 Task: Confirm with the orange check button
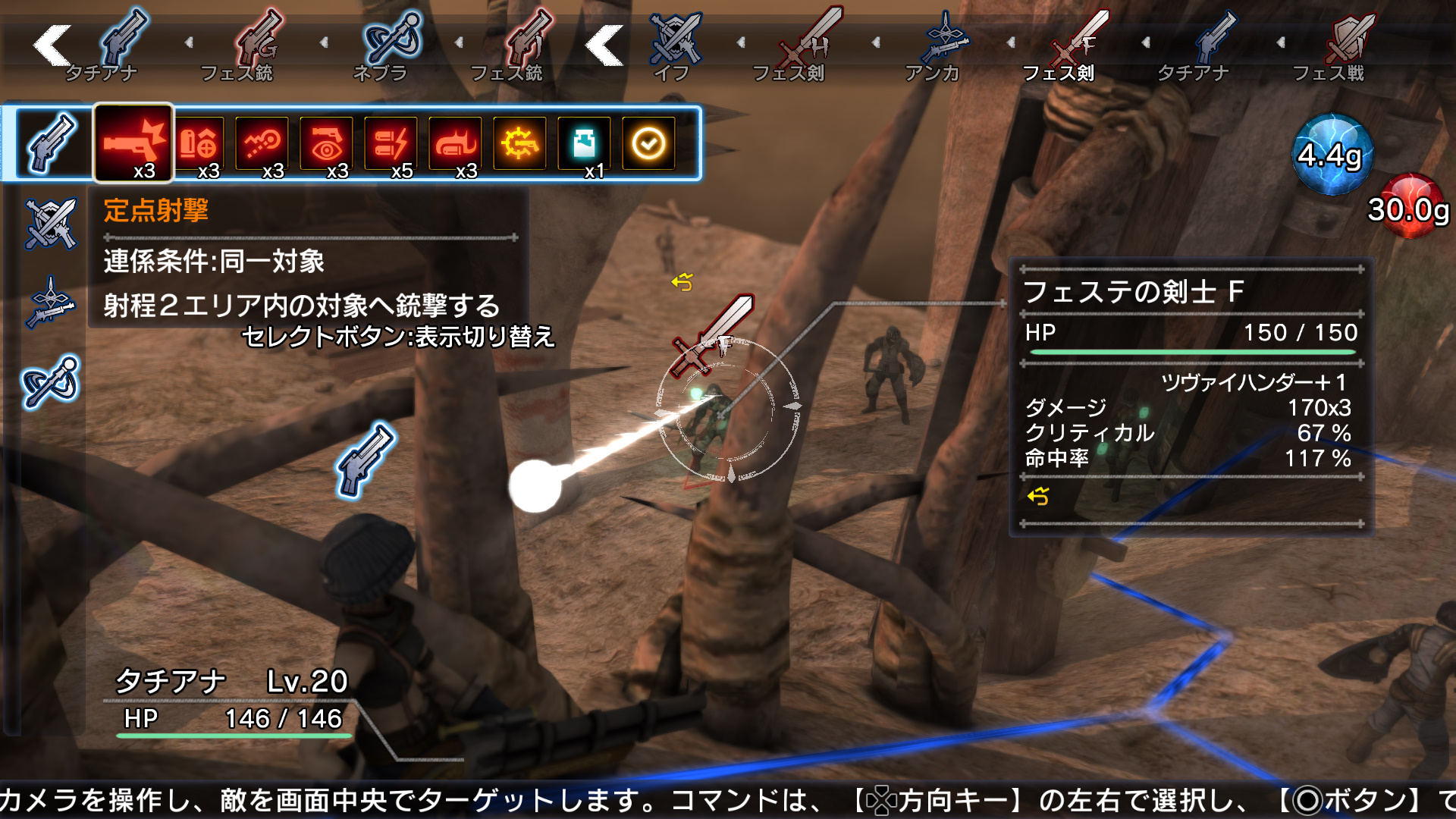pos(651,141)
